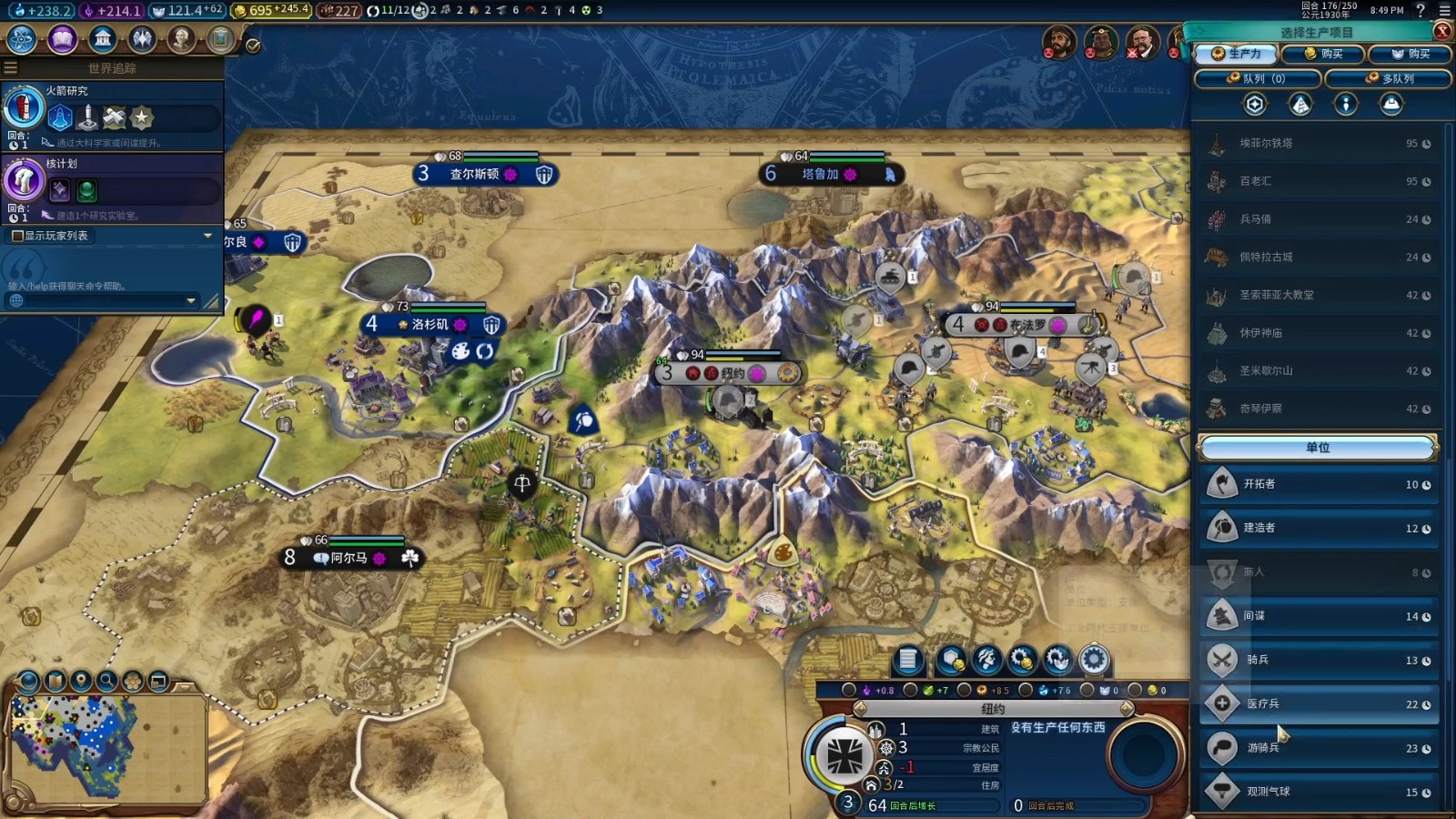Collapse the 单位 units section header
This screenshot has width=1456, height=819.
(1317, 448)
